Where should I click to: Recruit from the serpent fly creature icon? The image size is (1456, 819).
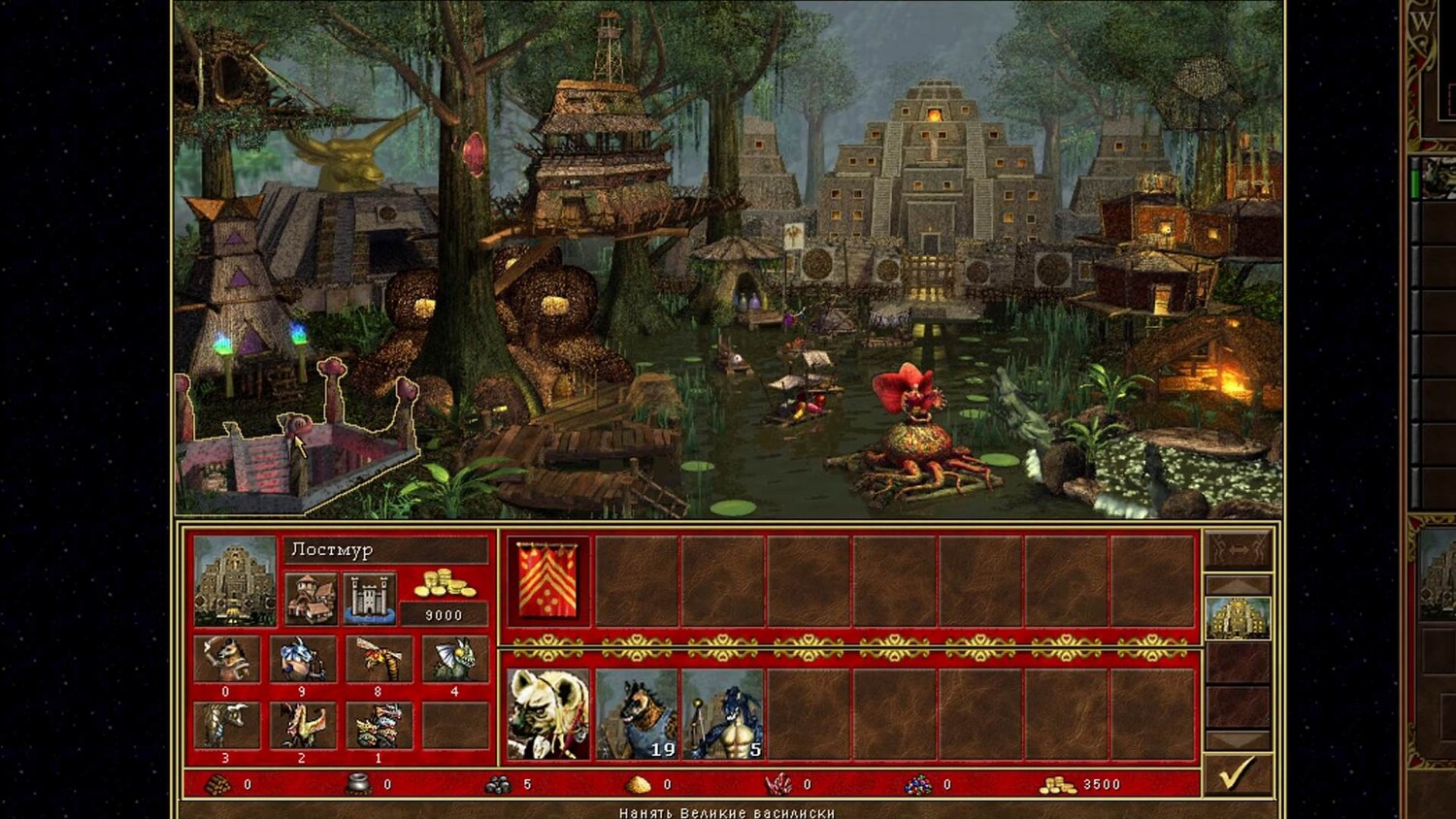379,659
